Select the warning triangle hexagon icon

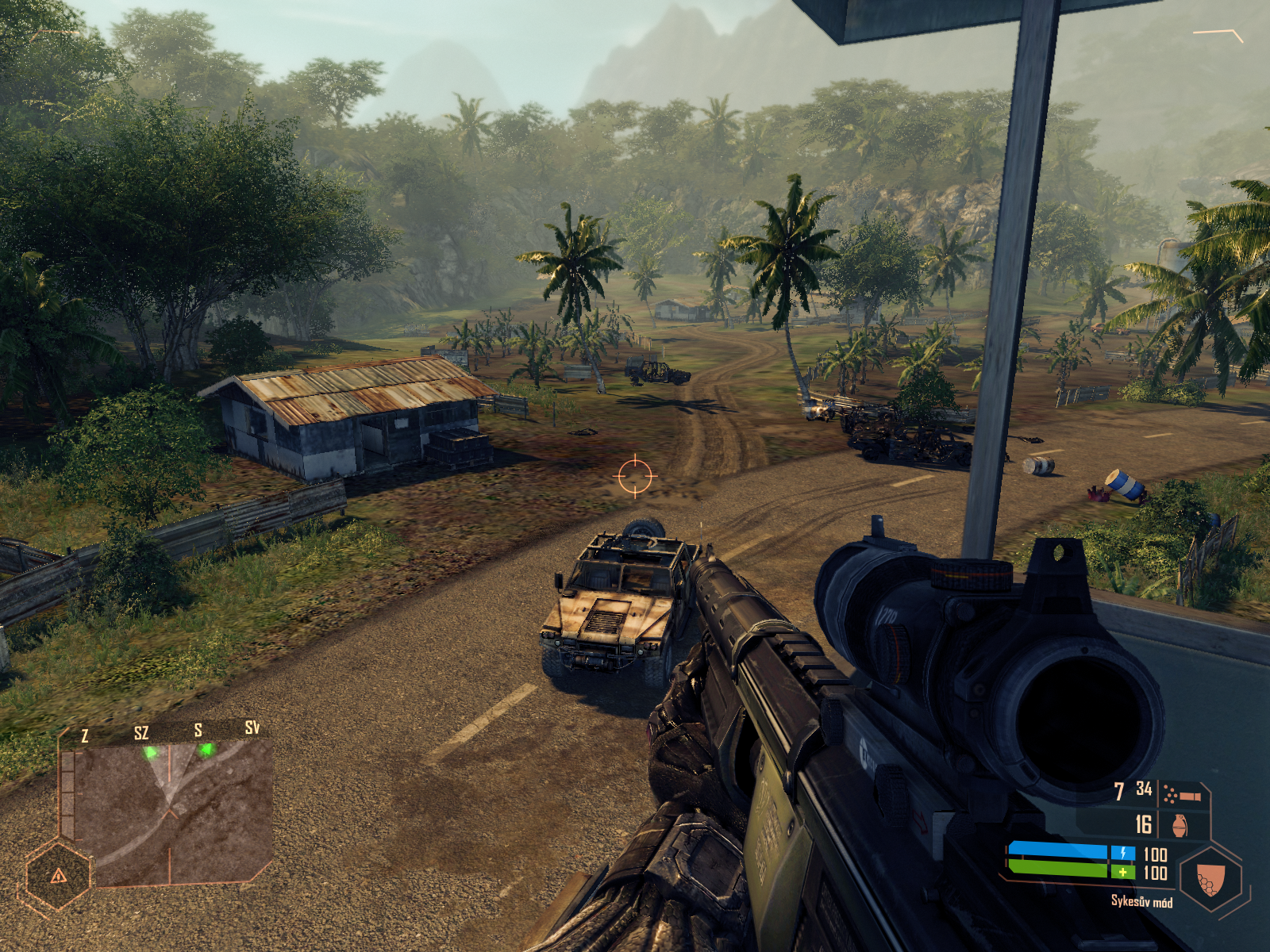tap(58, 876)
